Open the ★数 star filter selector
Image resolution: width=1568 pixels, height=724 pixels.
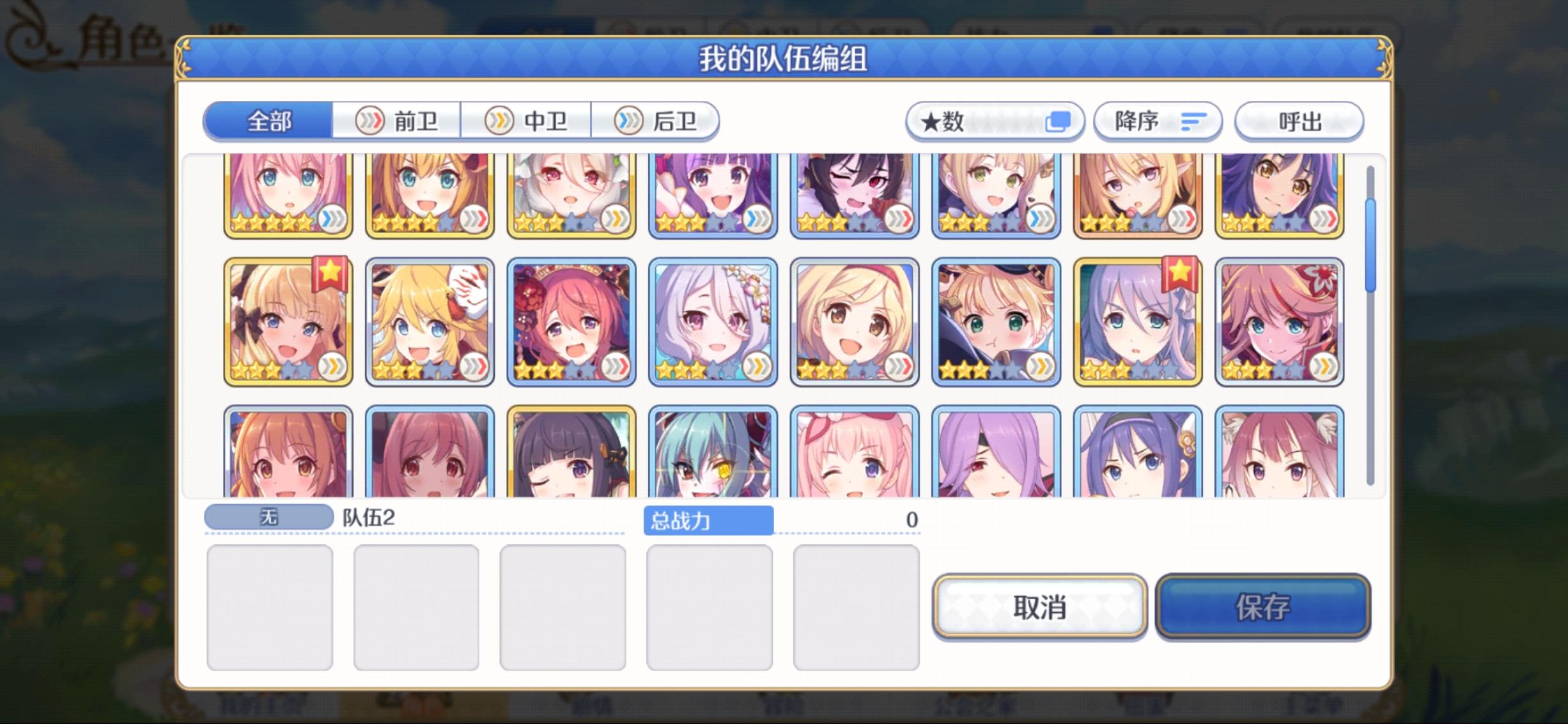click(995, 121)
